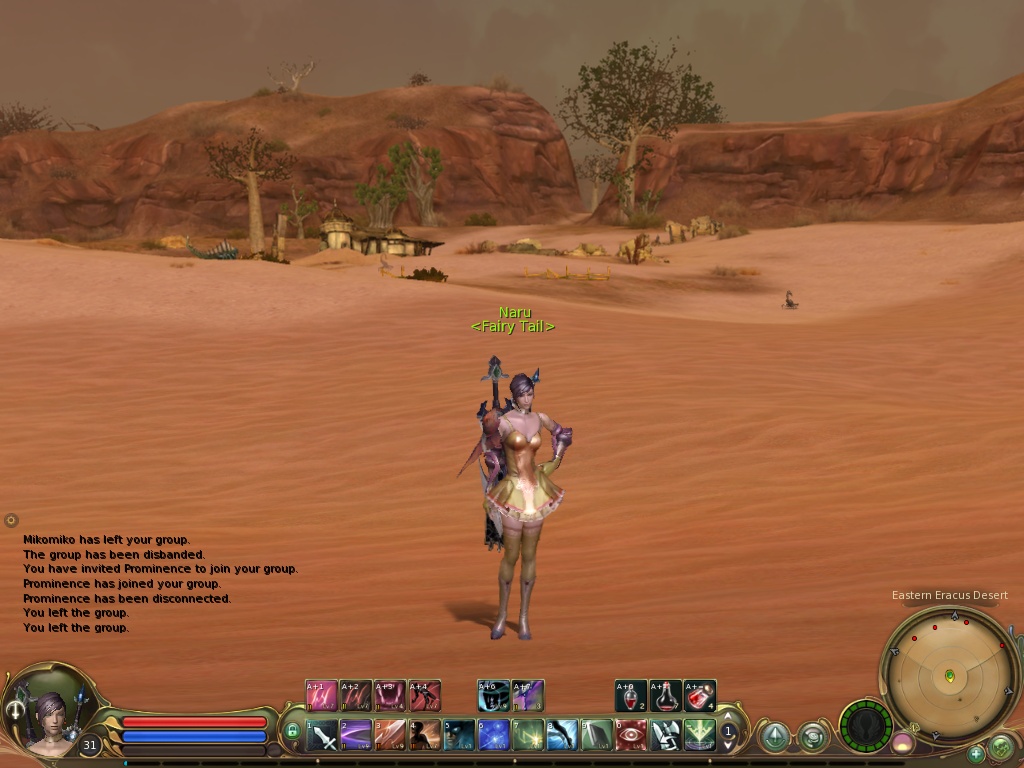Click the dark winged emblem gauge
This screenshot has height=768, width=1024.
pyautogui.click(x=866, y=724)
